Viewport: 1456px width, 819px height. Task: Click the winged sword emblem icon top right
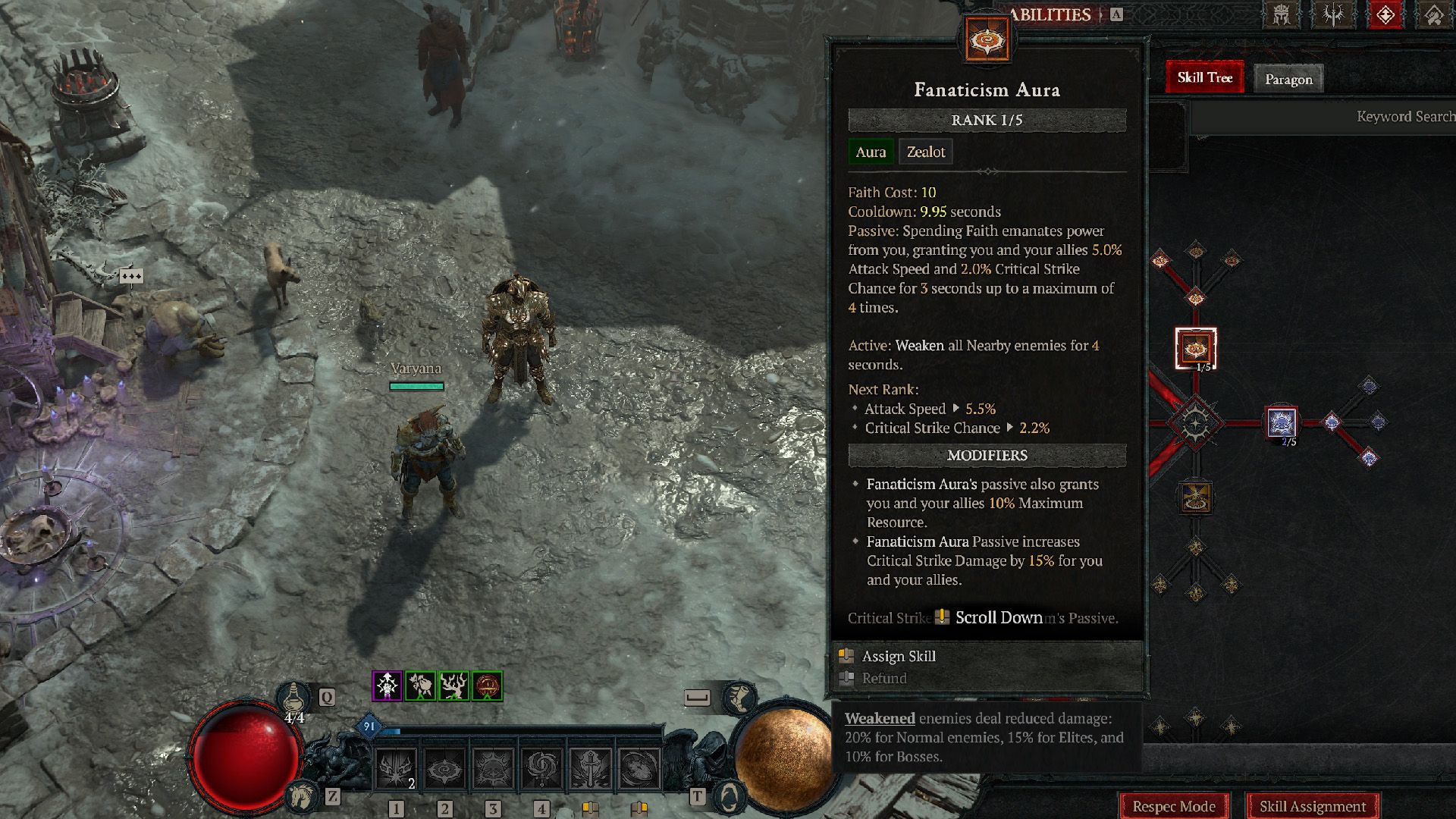pyautogui.click(x=1332, y=14)
